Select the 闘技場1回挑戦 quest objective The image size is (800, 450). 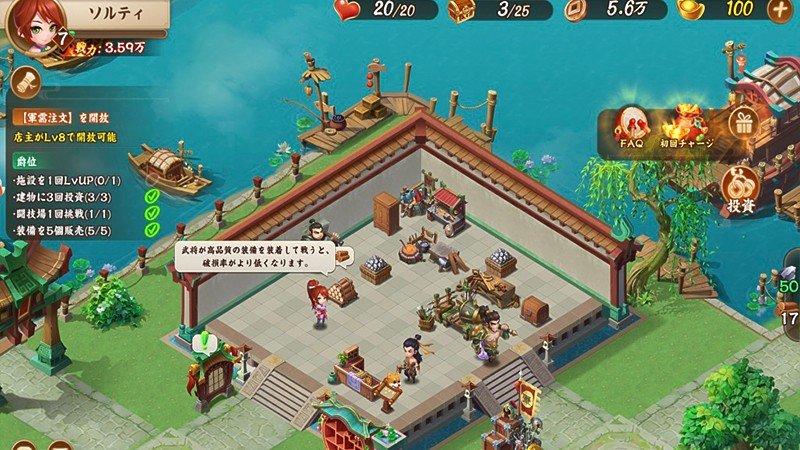click(x=62, y=213)
